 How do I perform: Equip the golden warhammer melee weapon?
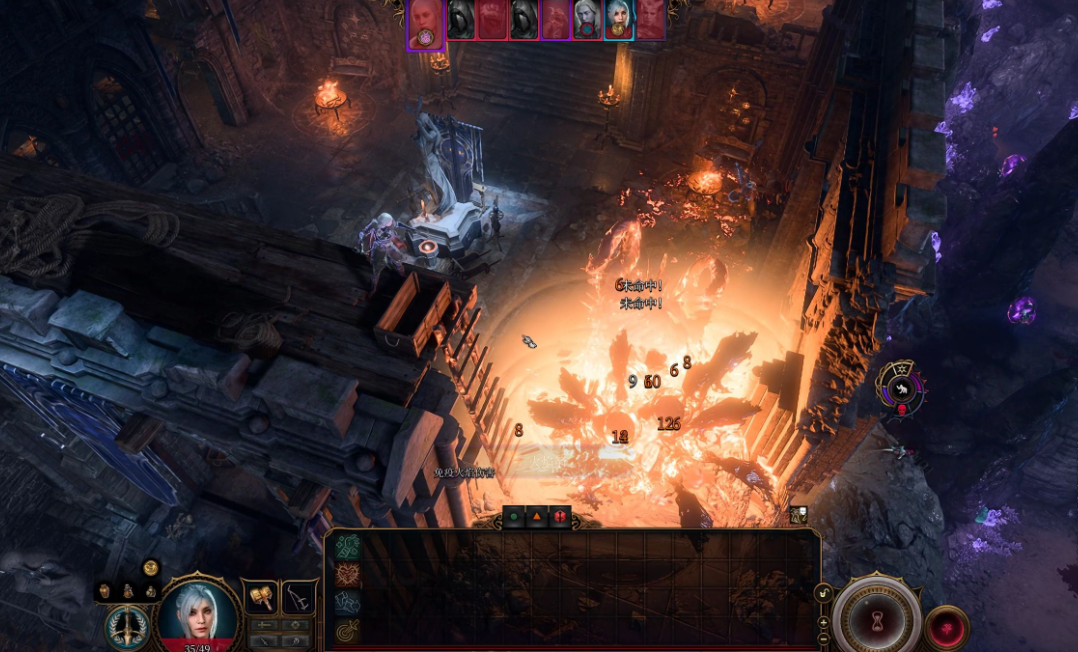[x=262, y=597]
